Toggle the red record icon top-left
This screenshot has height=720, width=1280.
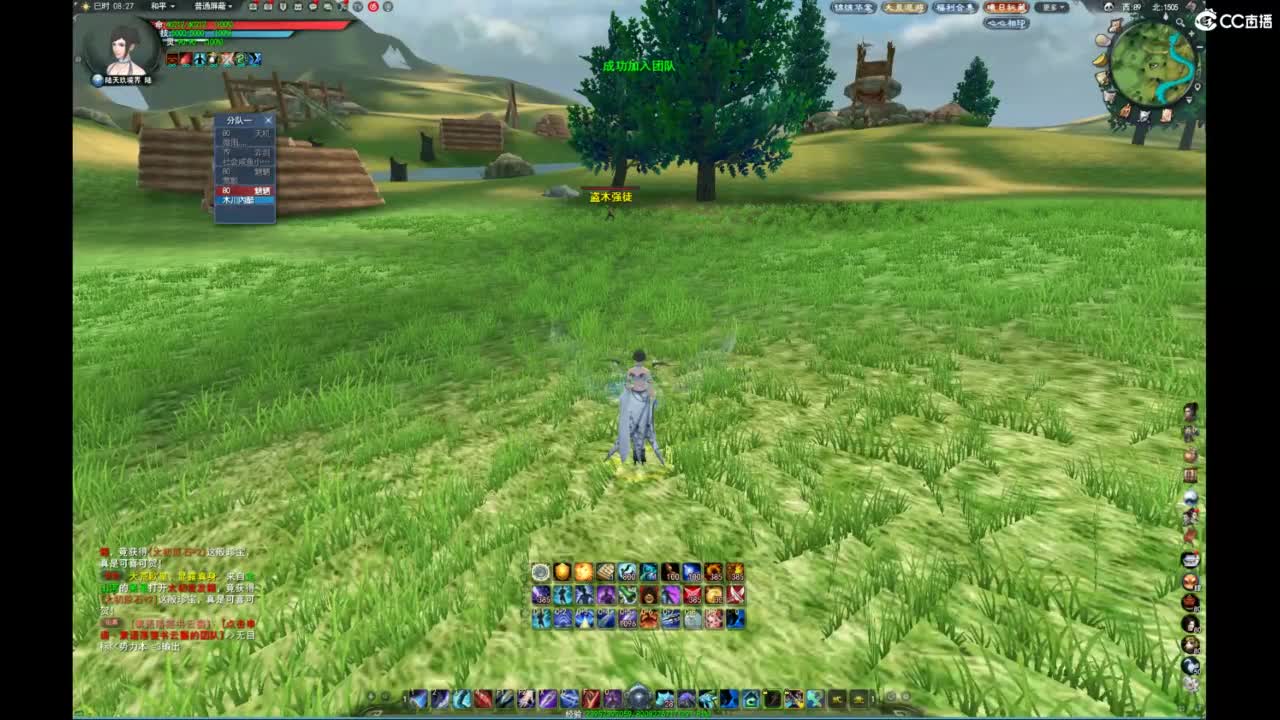[x=372, y=7]
